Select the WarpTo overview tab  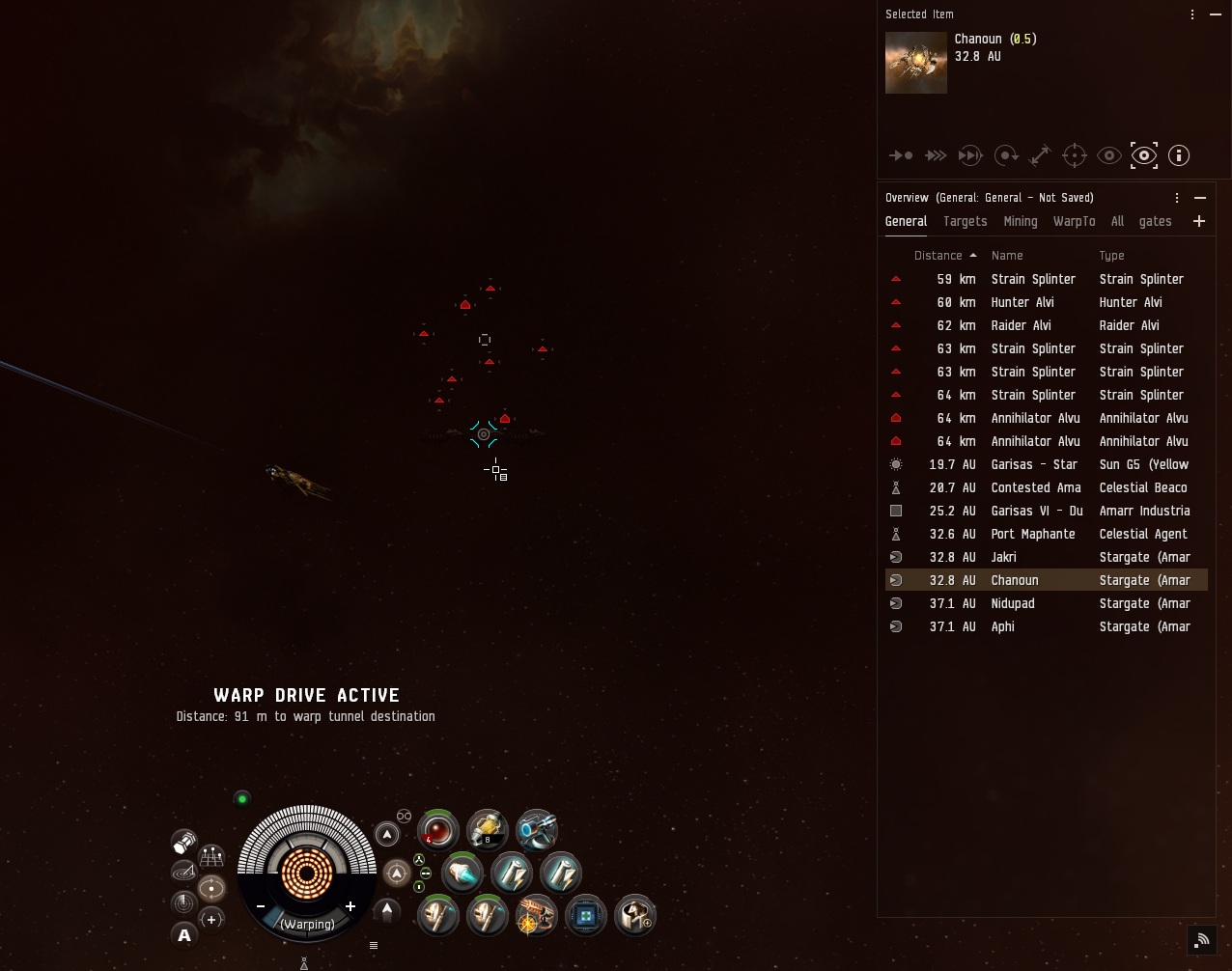[x=1074, y=221]
